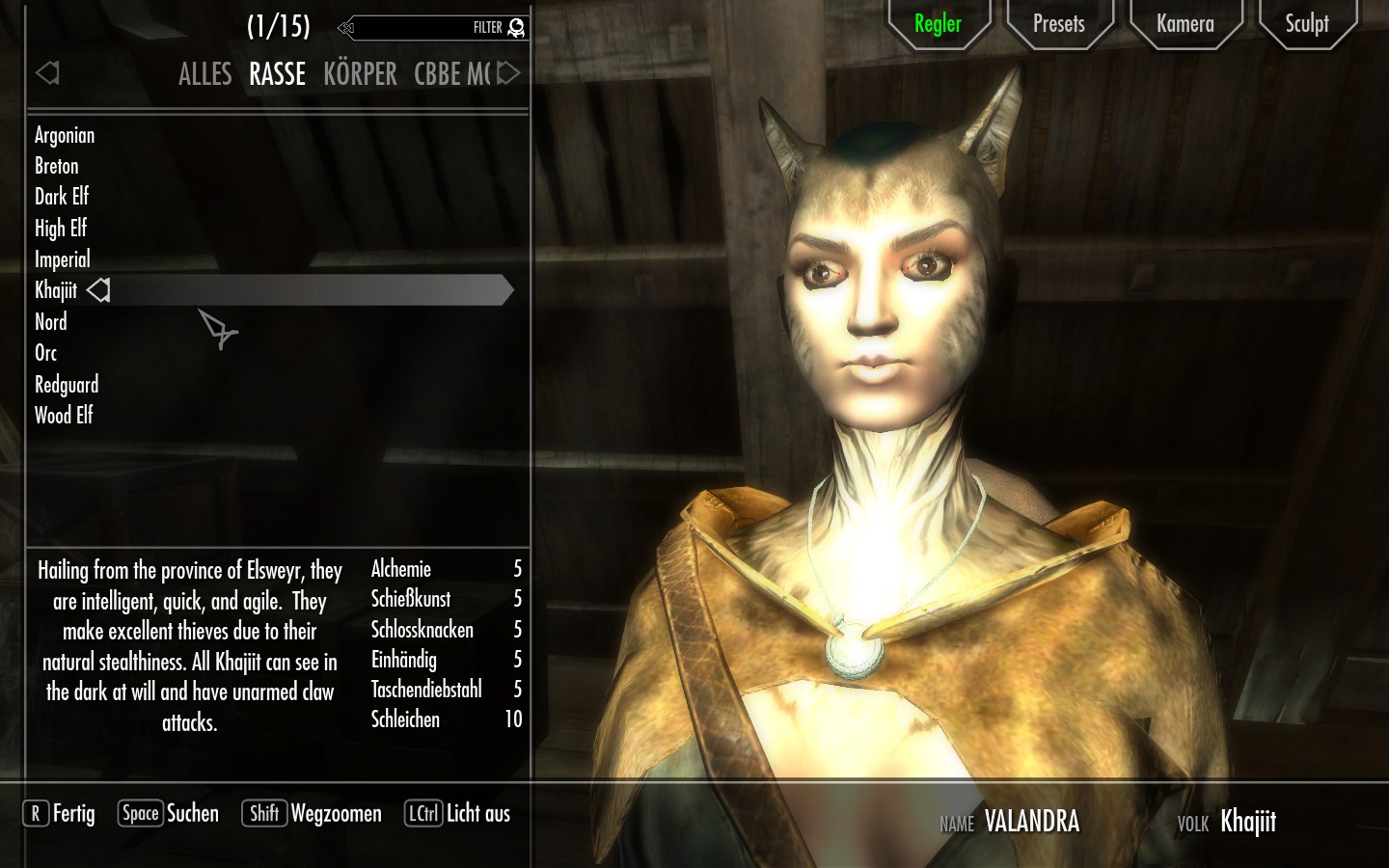Click the filter magnifier icon in the search bar

[x=517, y=28]
